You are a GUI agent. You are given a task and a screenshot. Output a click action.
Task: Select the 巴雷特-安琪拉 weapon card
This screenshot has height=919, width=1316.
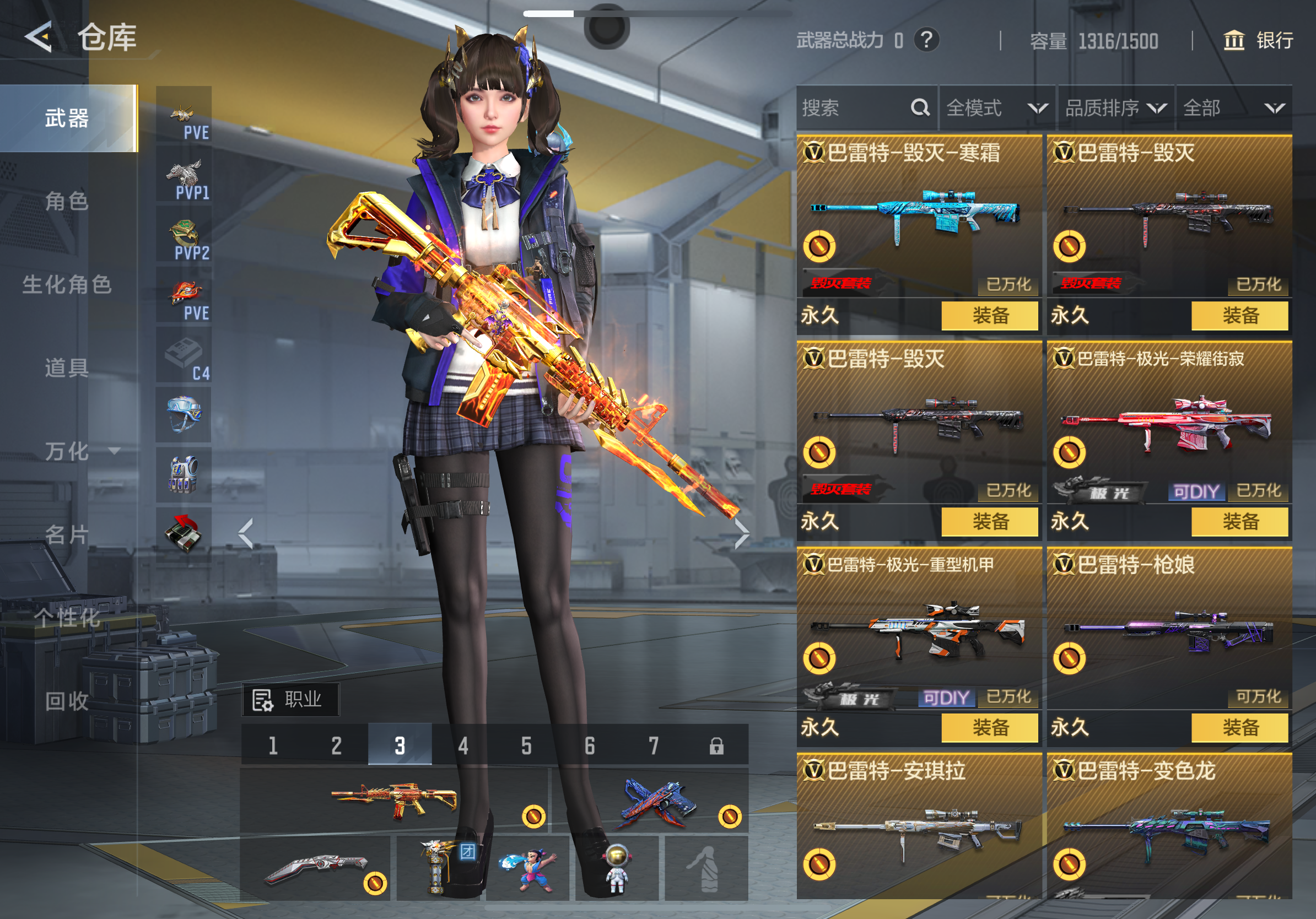[x=919, y=825]
